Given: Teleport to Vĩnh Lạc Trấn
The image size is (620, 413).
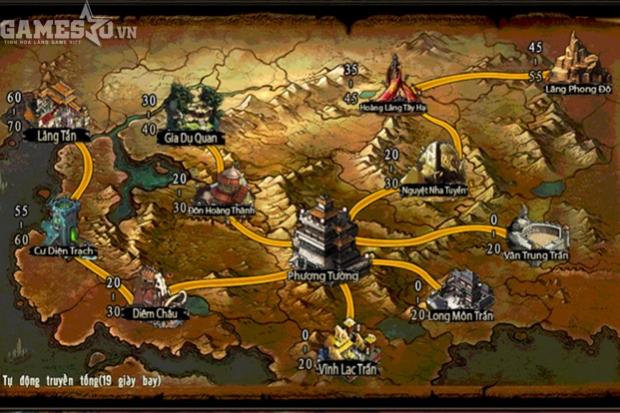Looking at the screenshot, I should point(348,343).
